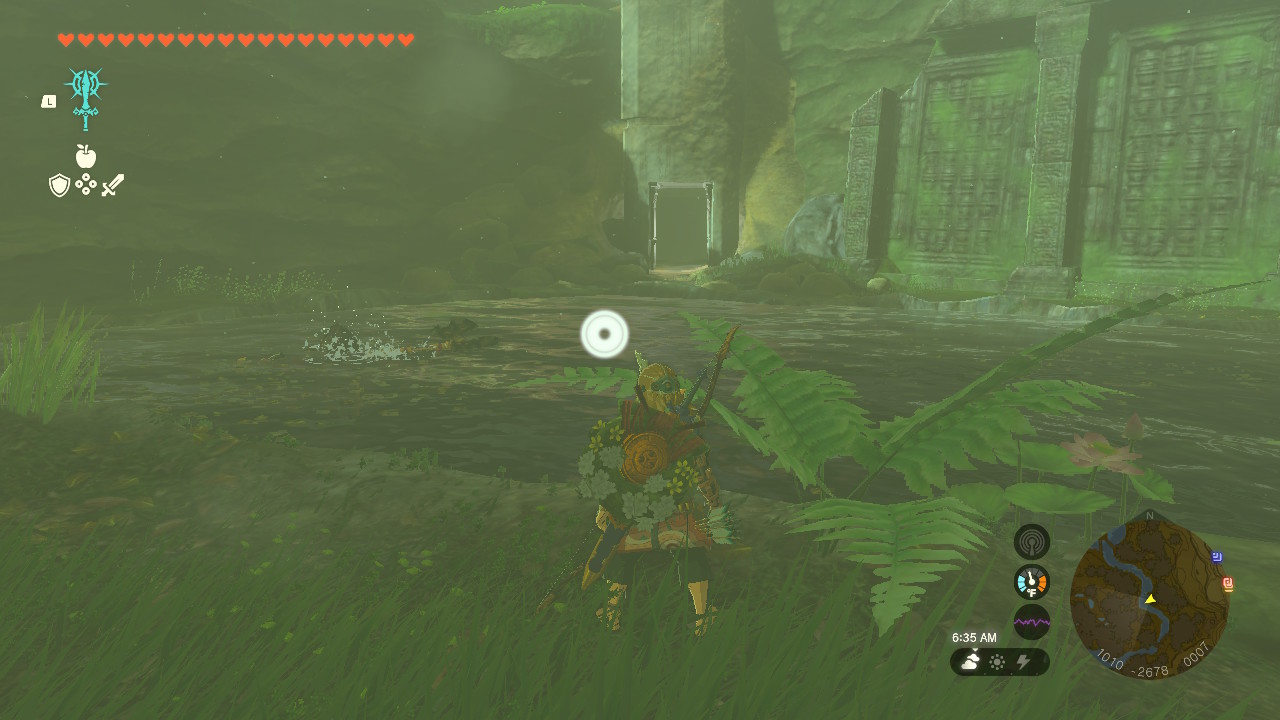
Task: Click the orange marker on the minimap
Action: [1227, 584]
